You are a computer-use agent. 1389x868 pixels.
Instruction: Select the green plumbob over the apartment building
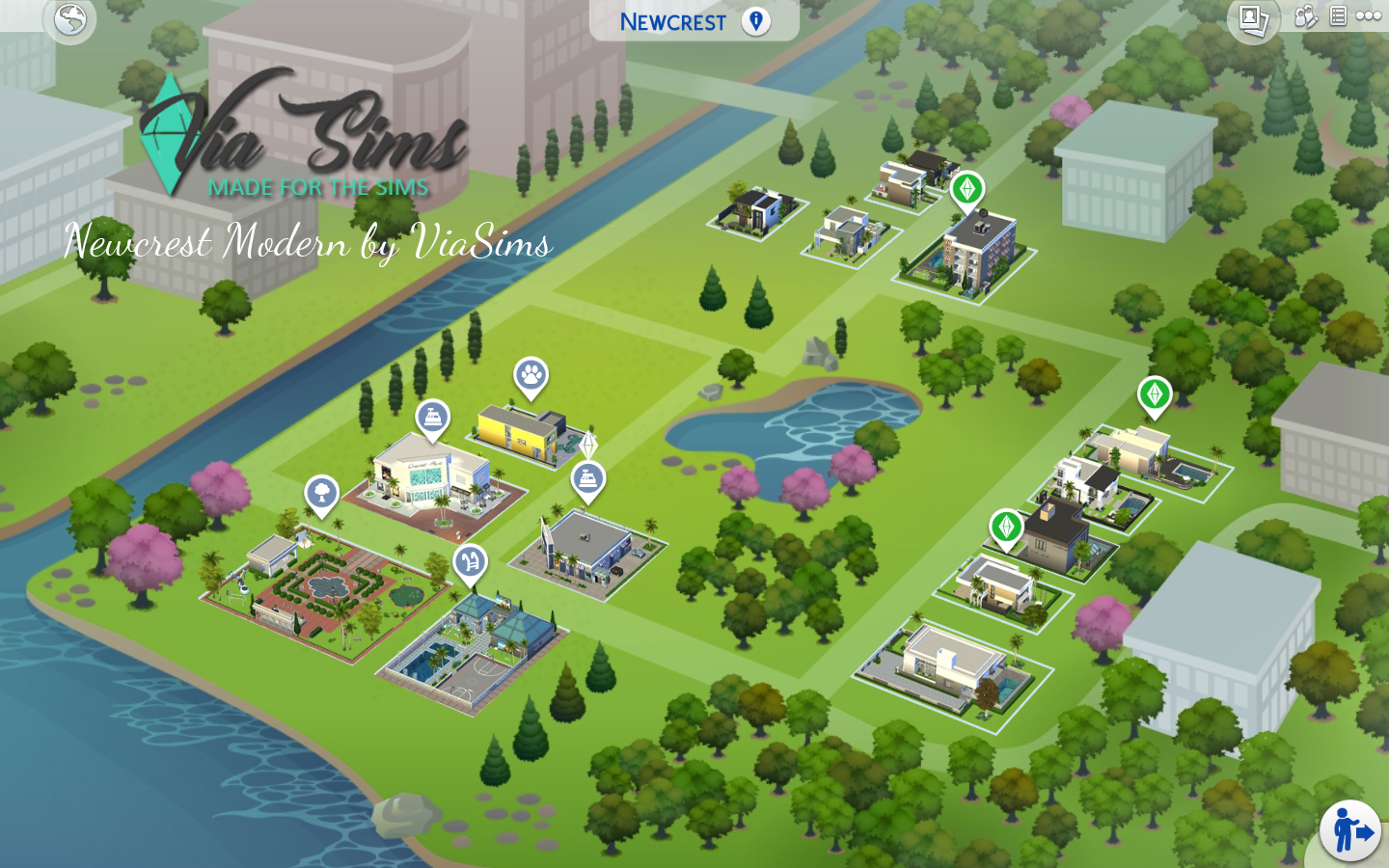pos(967,191)
